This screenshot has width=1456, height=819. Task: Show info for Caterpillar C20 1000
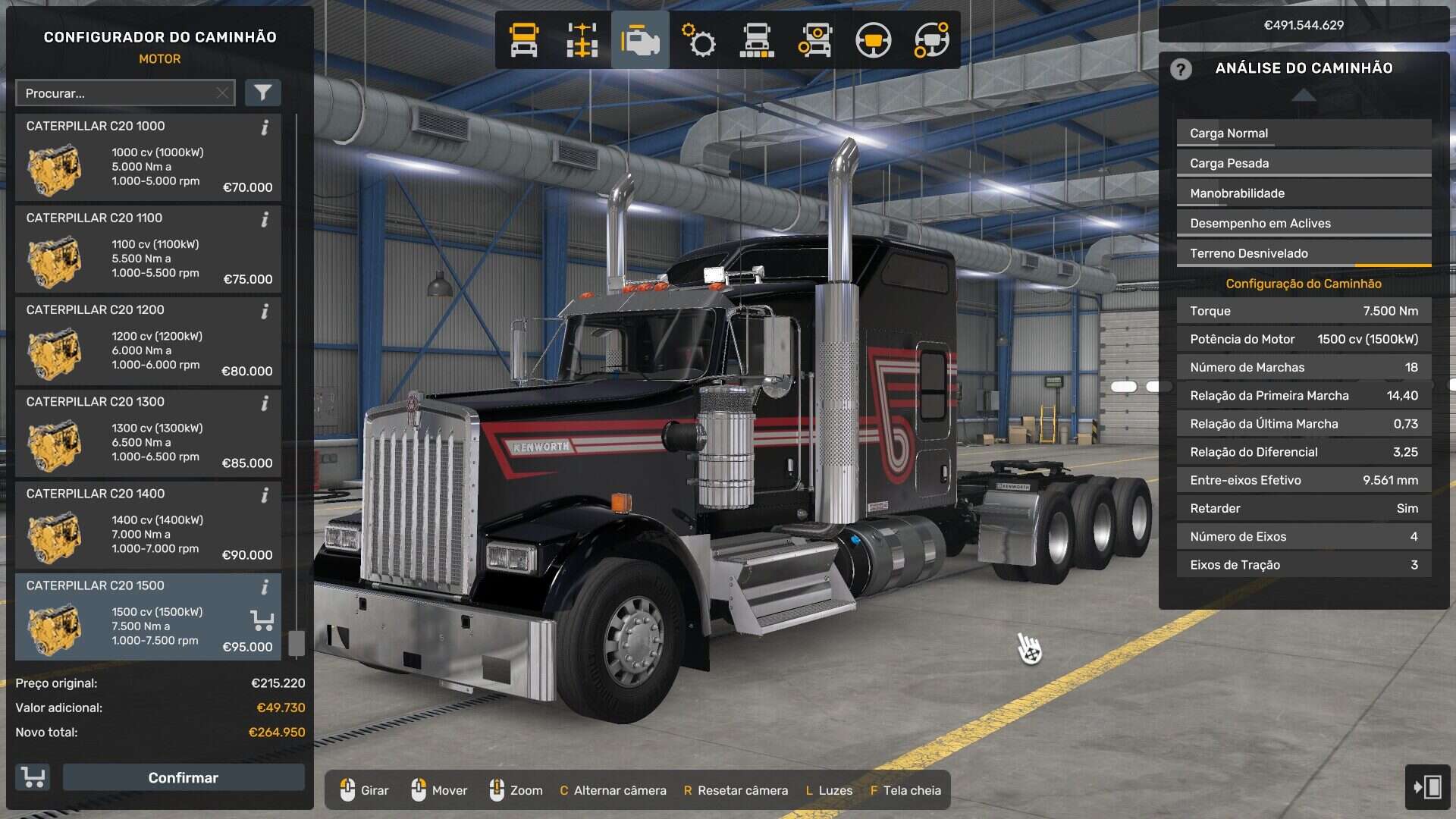click(x=265, y=127)
